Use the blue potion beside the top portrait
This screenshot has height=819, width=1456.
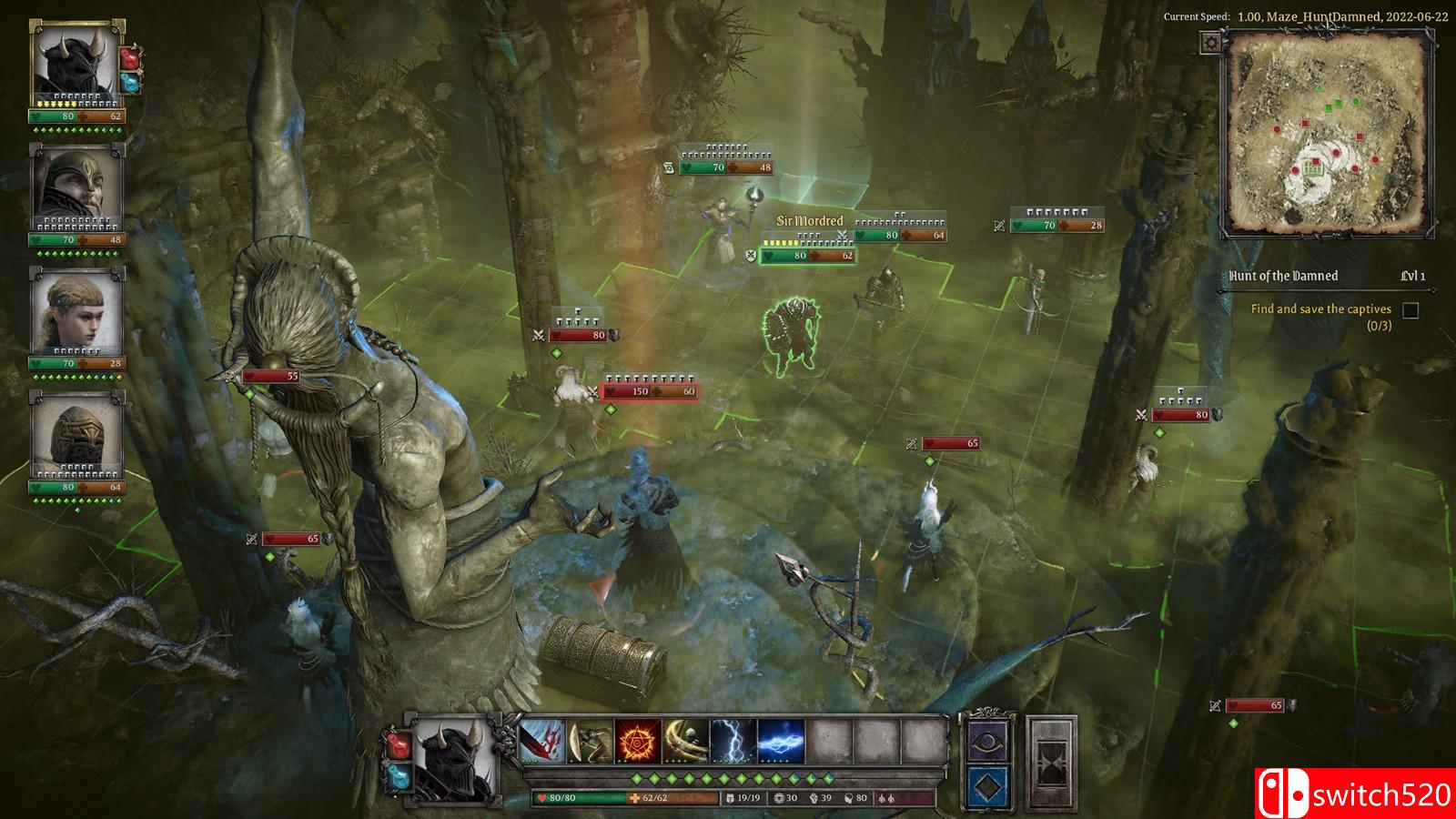pos(131,83)
